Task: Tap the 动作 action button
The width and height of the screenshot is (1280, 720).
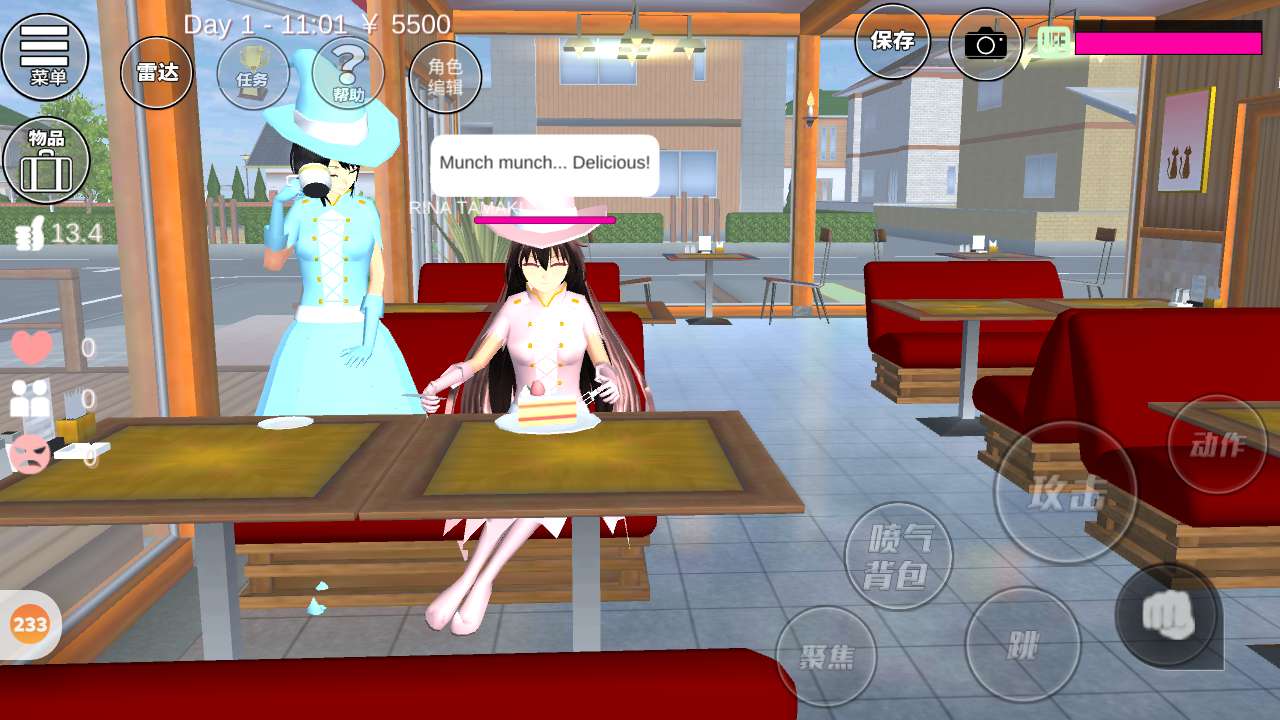Action: coord(1217,444)
